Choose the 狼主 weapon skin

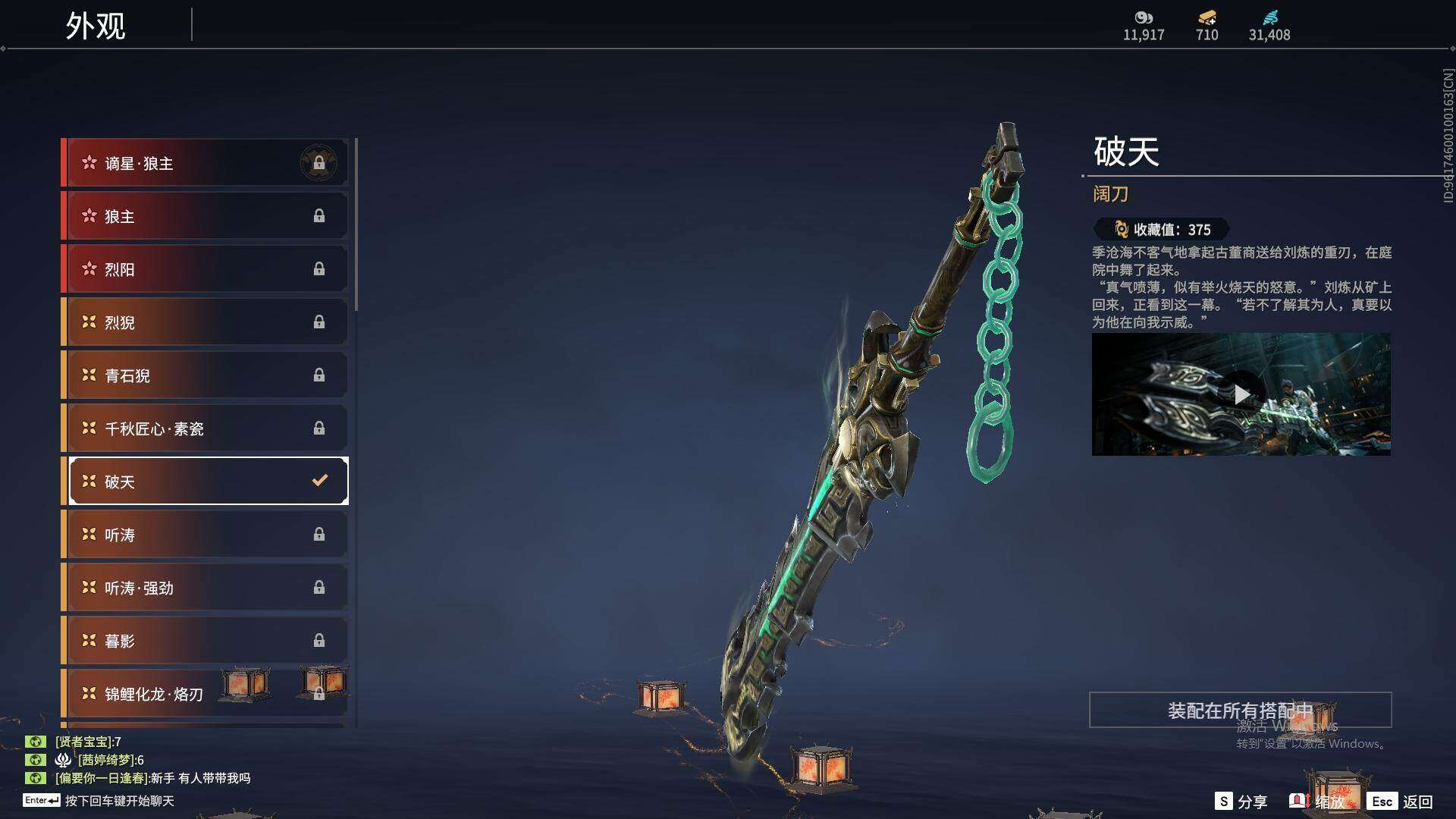click(x=206, y=216)
